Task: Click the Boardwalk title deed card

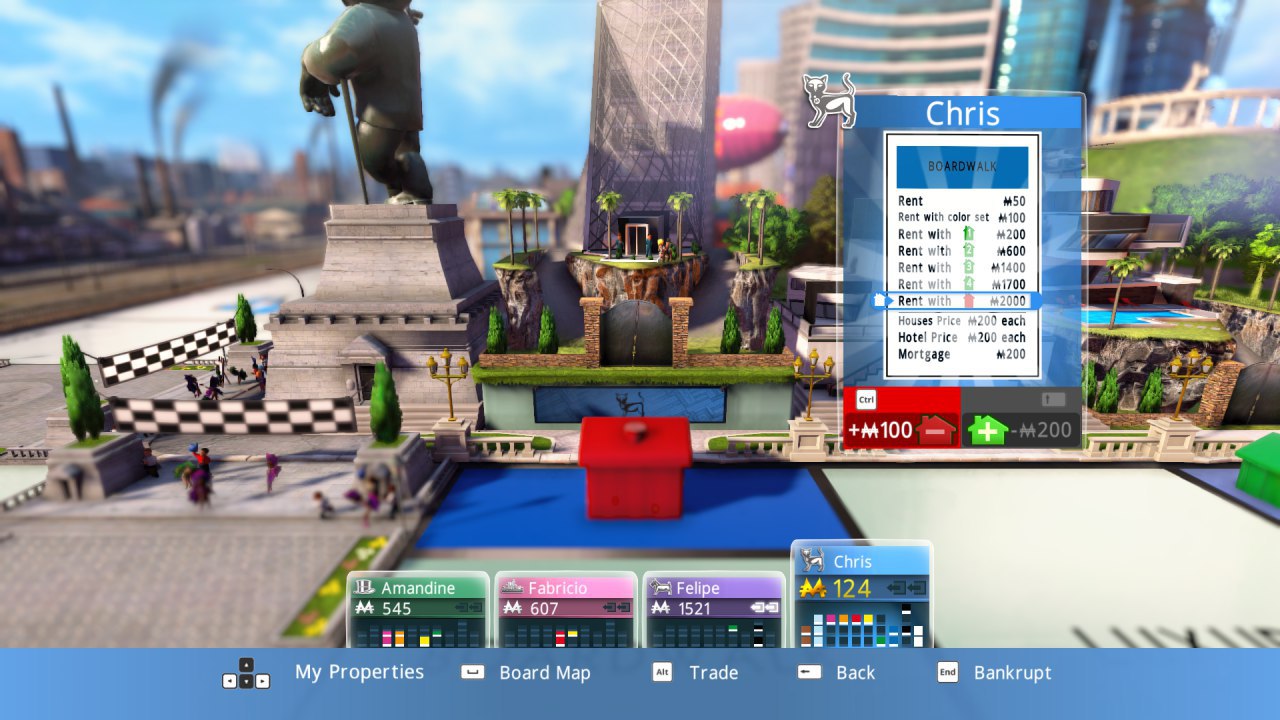Action: click(x=962, y=256)
